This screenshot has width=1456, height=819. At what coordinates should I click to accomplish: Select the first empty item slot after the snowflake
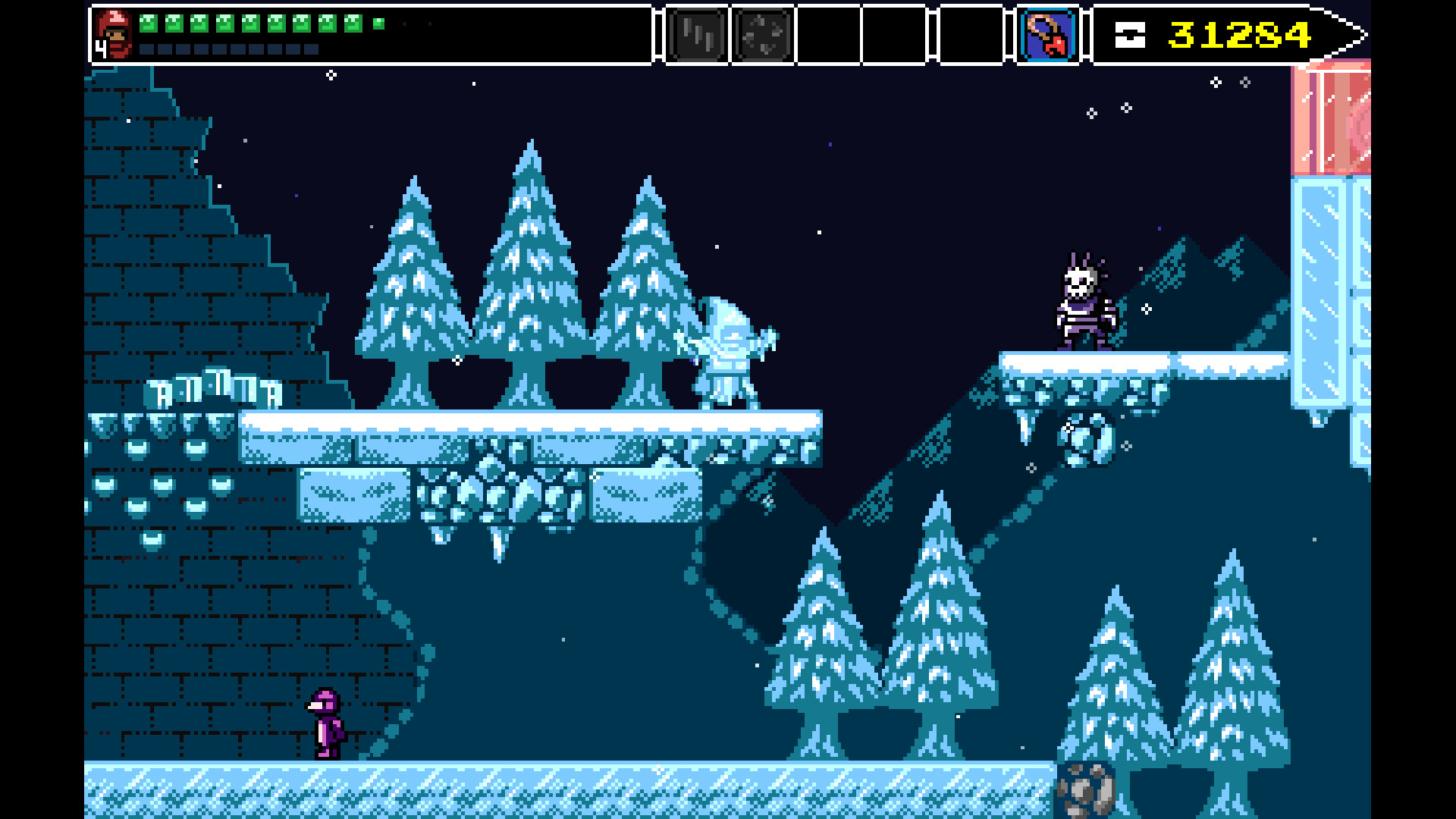pyautogui.click(x=828, y=34)
